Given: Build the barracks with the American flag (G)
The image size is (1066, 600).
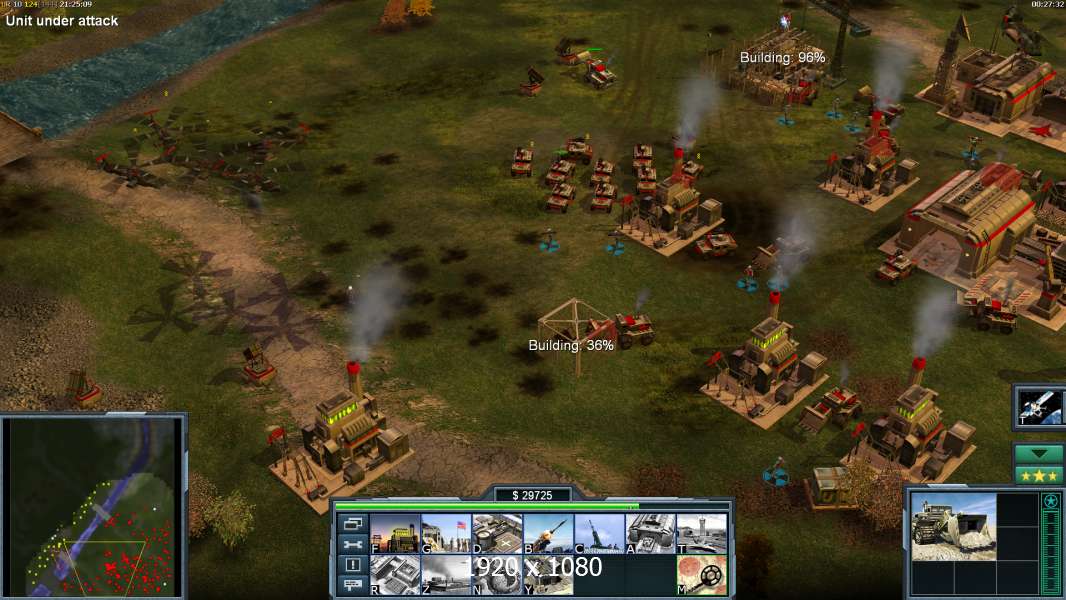Looking at the screenshot, I should pos(446,534).
